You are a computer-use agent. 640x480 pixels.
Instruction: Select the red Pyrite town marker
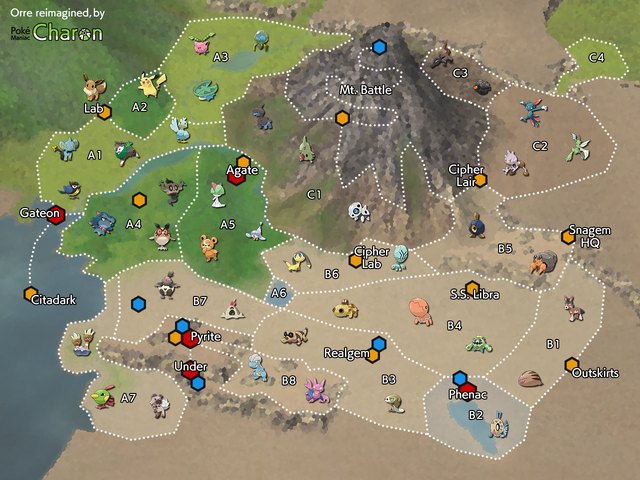tap(191, 339)
